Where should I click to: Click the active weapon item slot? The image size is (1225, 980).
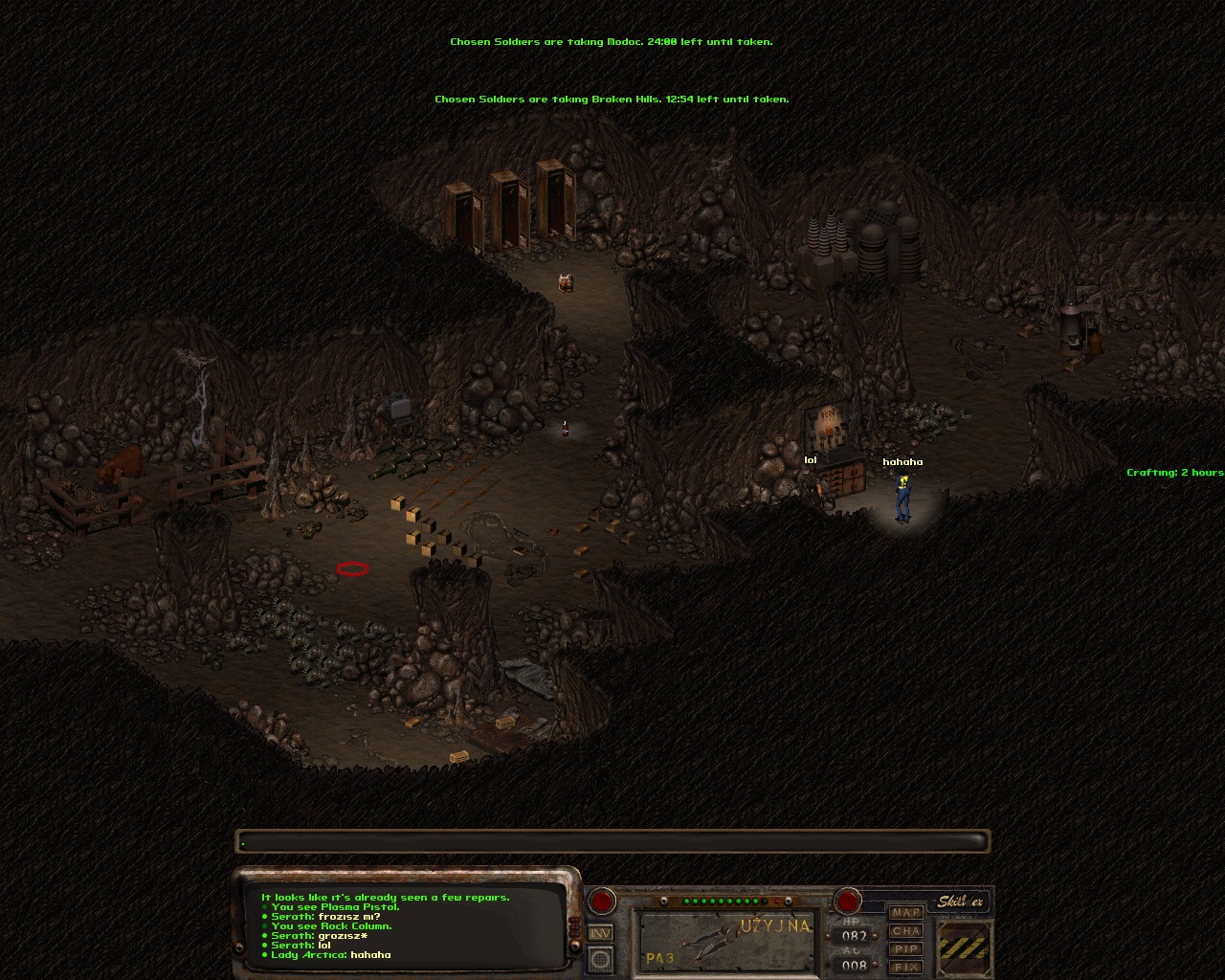click(727, 941)
